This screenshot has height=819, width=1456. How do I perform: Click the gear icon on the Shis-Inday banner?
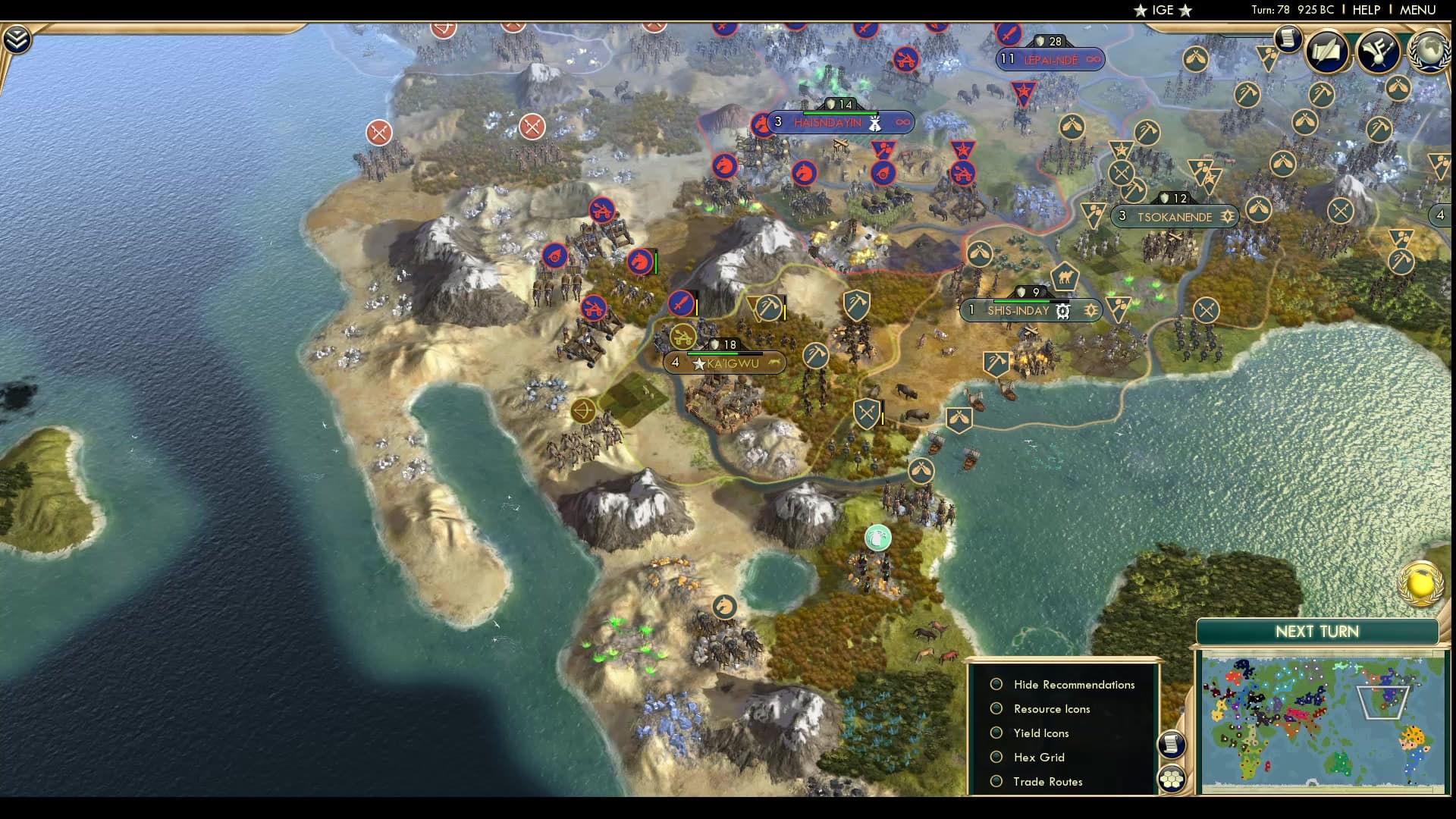click(x=1063, y=311)
